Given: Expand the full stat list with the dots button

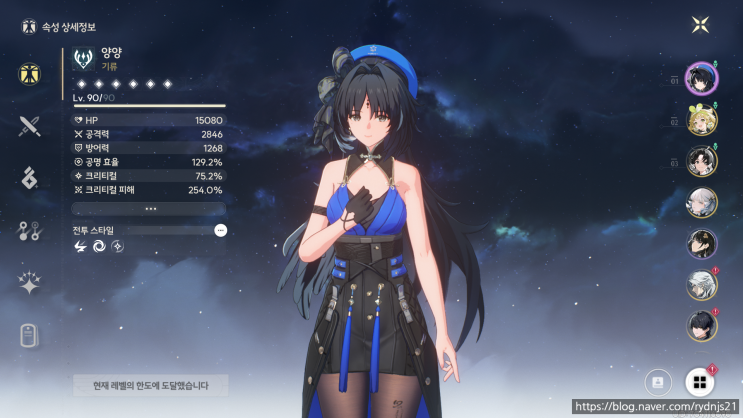Looking at the screenshot, I should [x=150, y=209].
